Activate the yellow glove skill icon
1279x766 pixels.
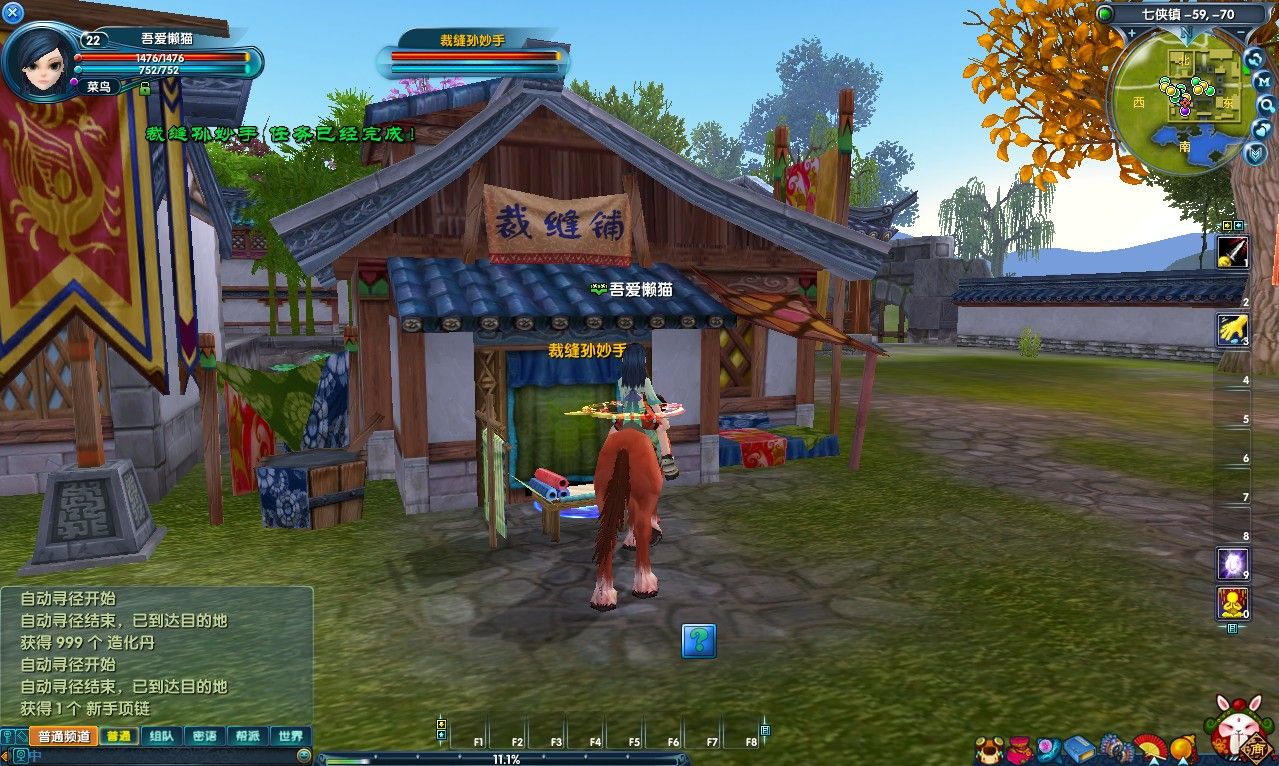click(x=1232, y=329)
